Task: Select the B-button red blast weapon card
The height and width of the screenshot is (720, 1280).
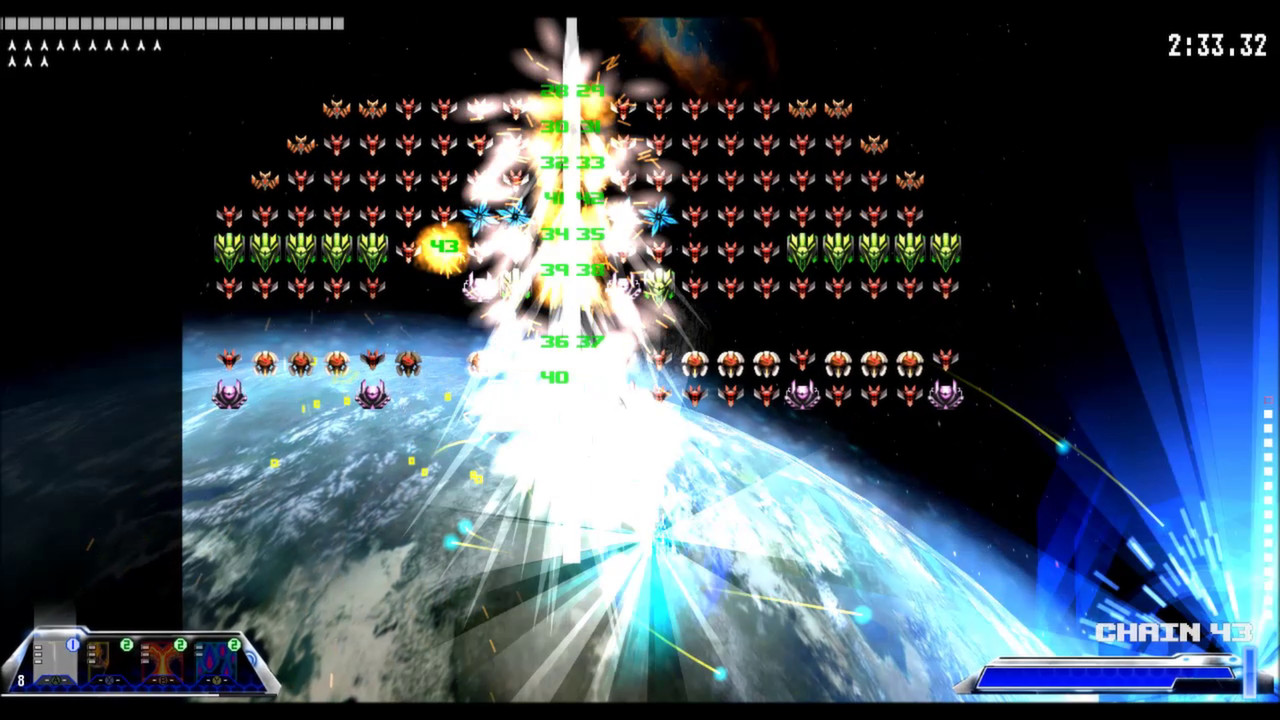Action: click(158, 660)
